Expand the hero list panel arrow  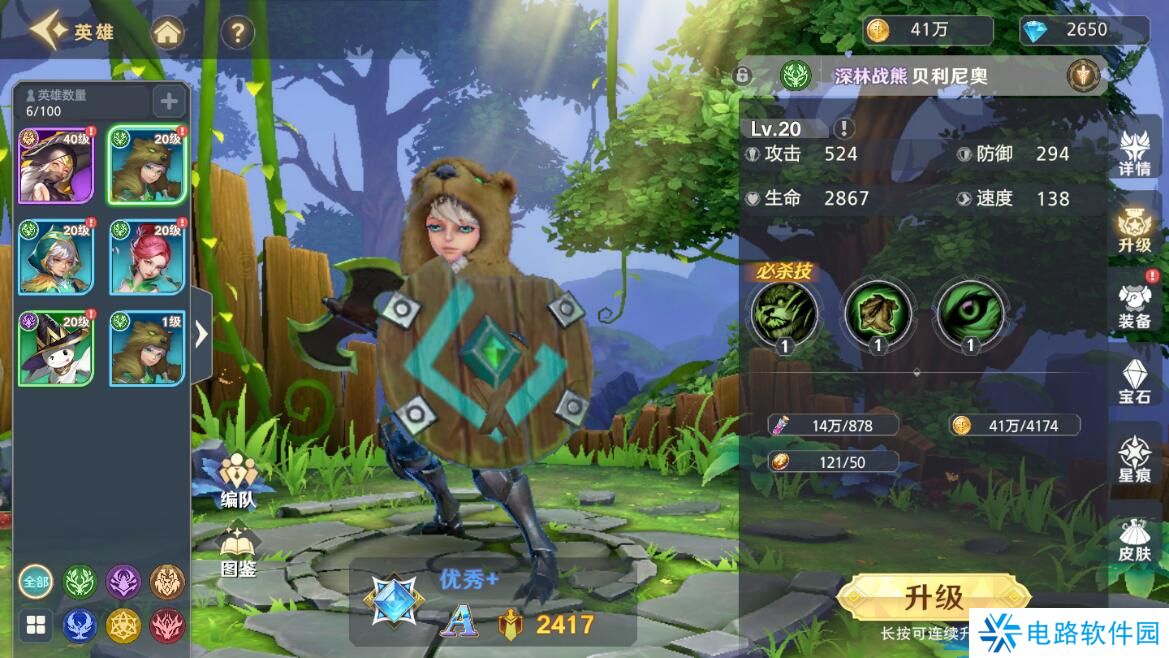[x=201, y=333]
